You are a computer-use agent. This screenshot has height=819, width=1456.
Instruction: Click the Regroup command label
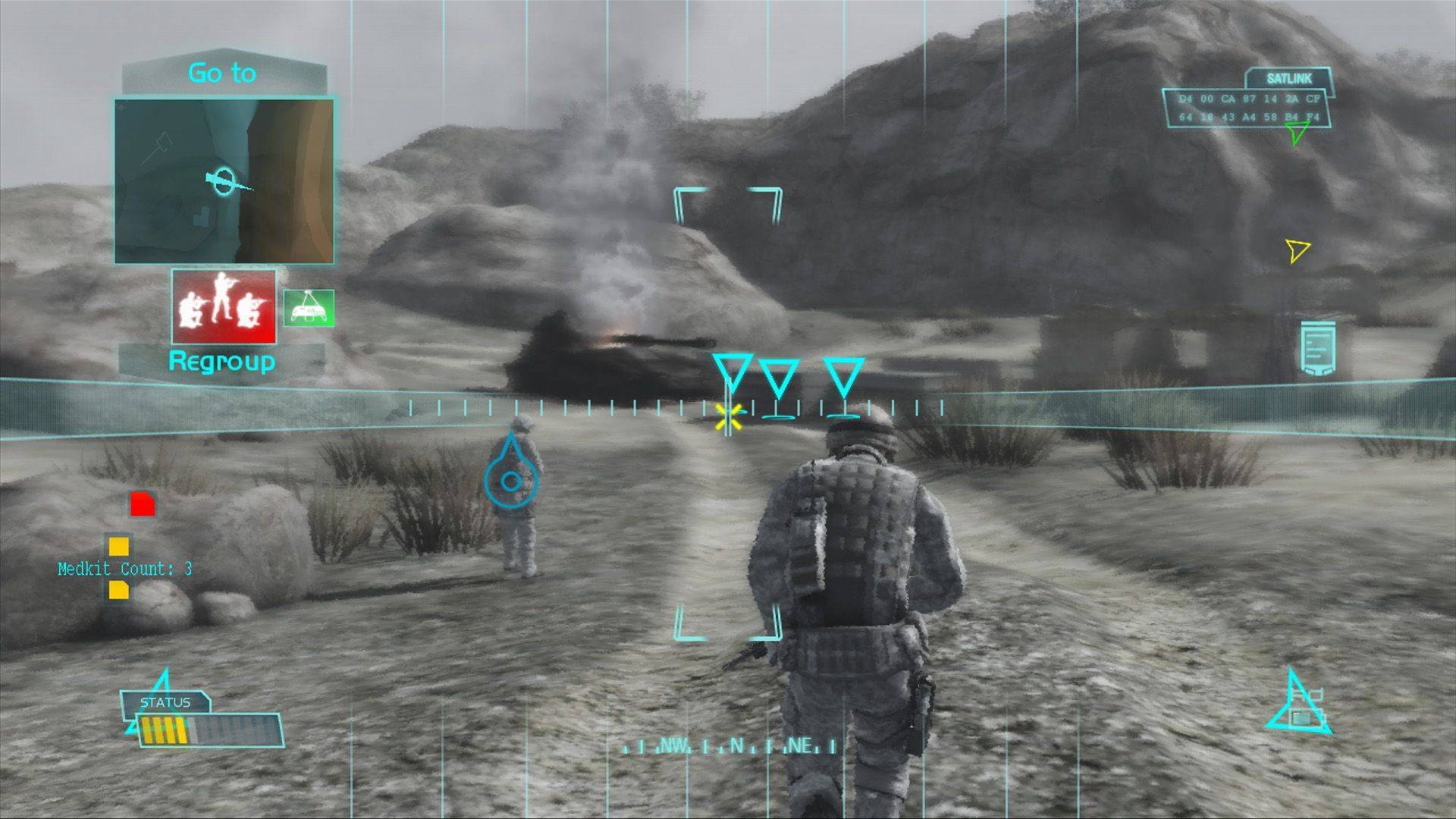222,362
